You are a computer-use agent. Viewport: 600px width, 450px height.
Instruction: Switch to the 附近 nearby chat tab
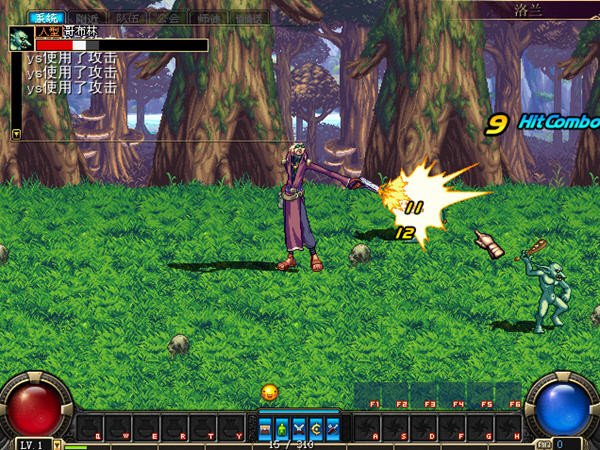click(86, 17)
